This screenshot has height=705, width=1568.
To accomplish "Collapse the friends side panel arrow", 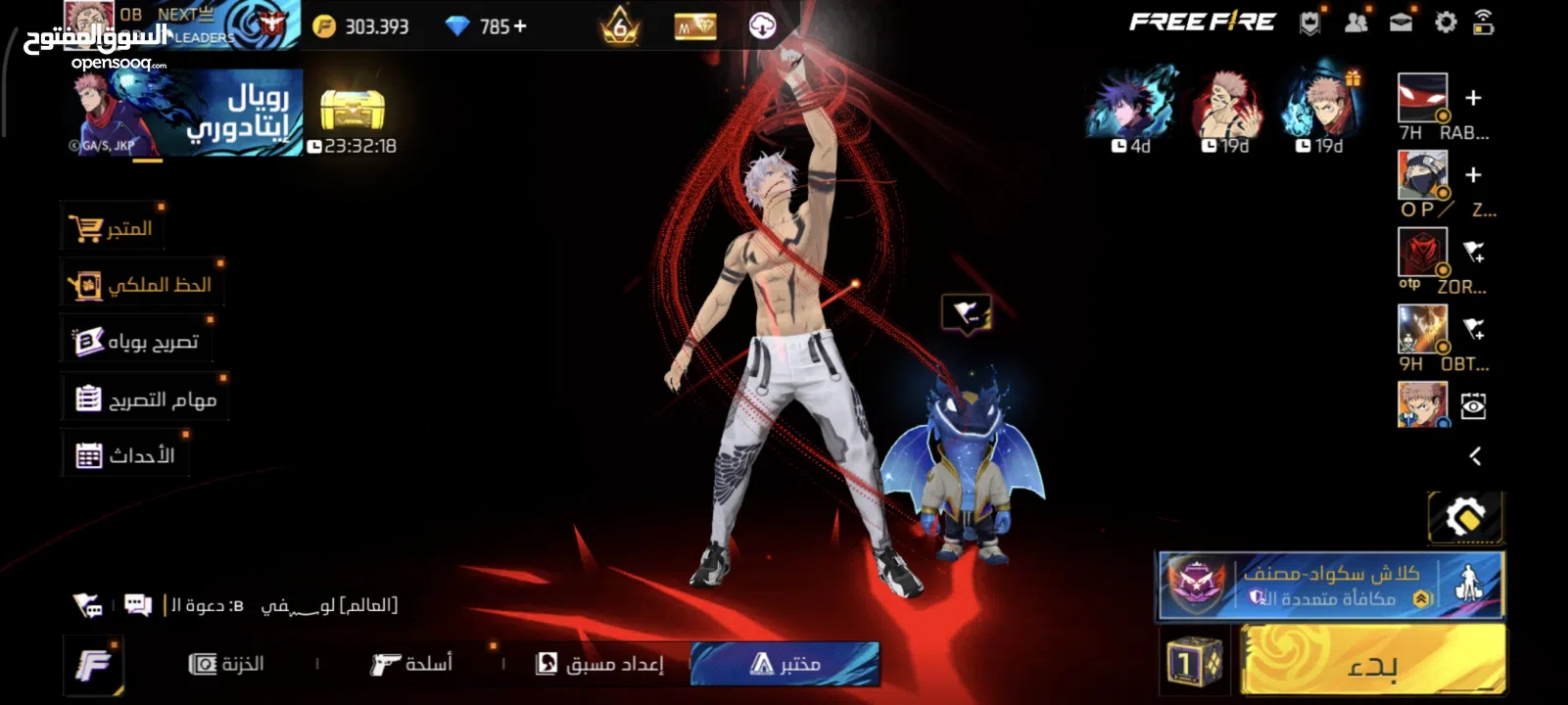I will [x=1475, y=455].
